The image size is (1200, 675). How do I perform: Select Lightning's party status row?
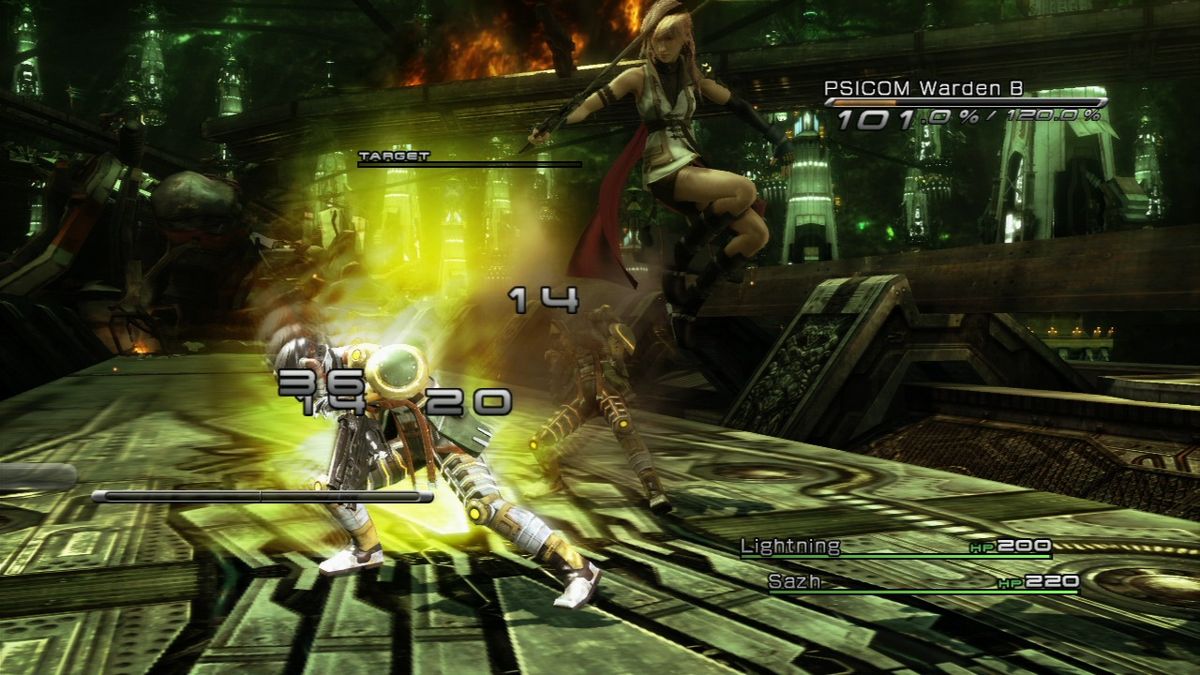[x=894, y=547]
